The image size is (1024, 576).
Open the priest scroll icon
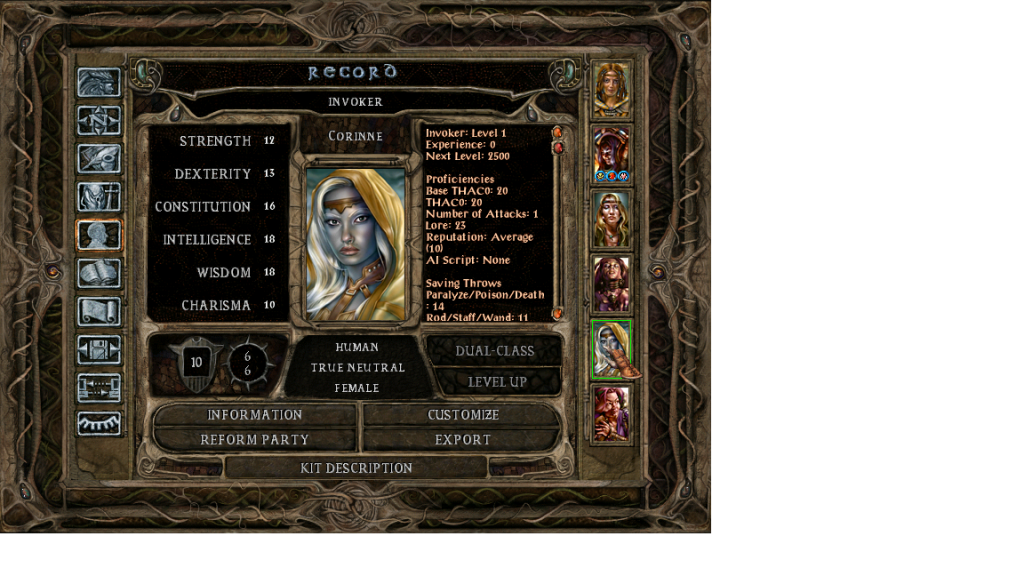click(99, 311)
